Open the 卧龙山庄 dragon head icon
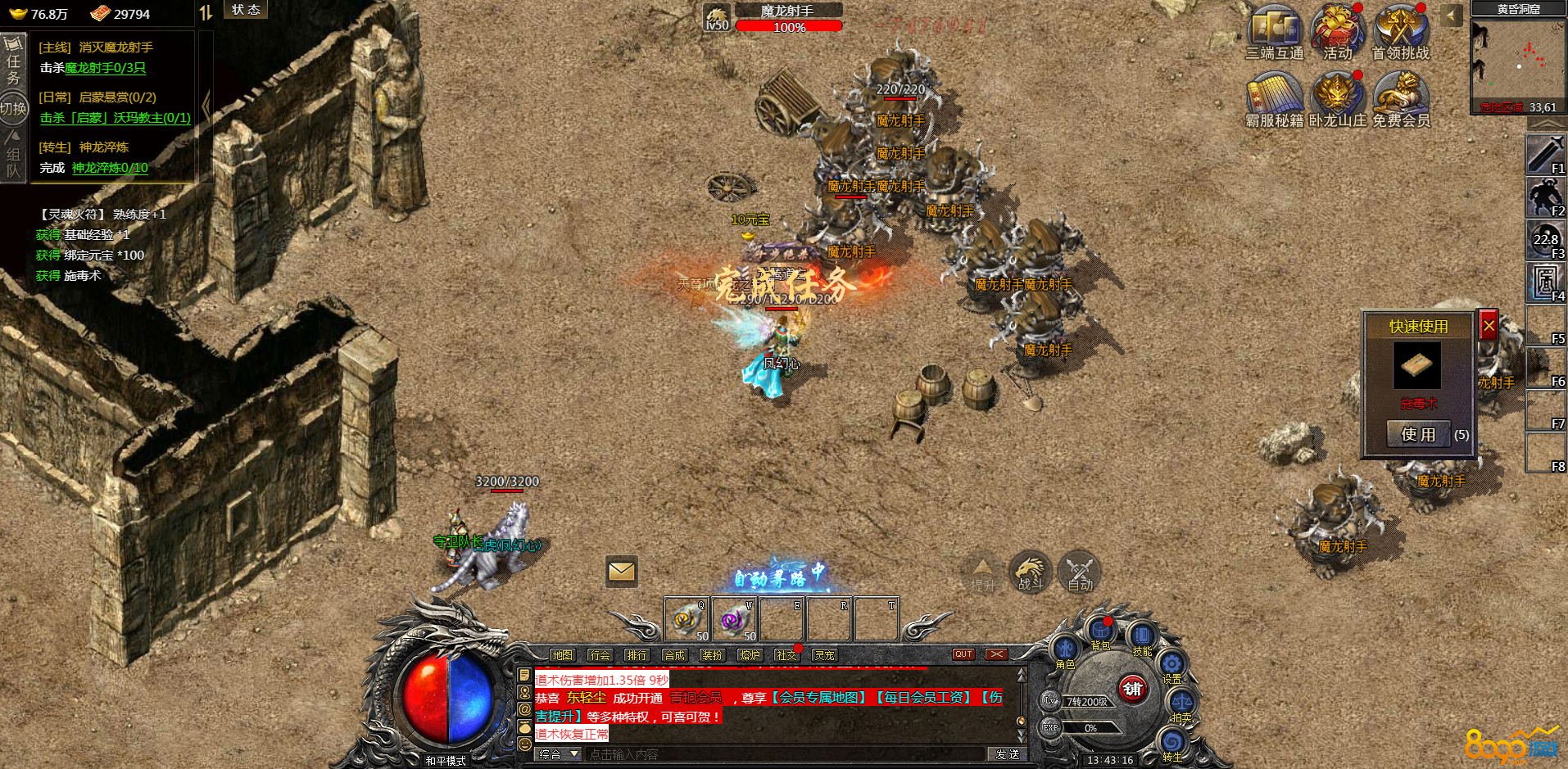Image resolution: width=1568 pixels, height=769 pixels. (x=1337, y=97)
